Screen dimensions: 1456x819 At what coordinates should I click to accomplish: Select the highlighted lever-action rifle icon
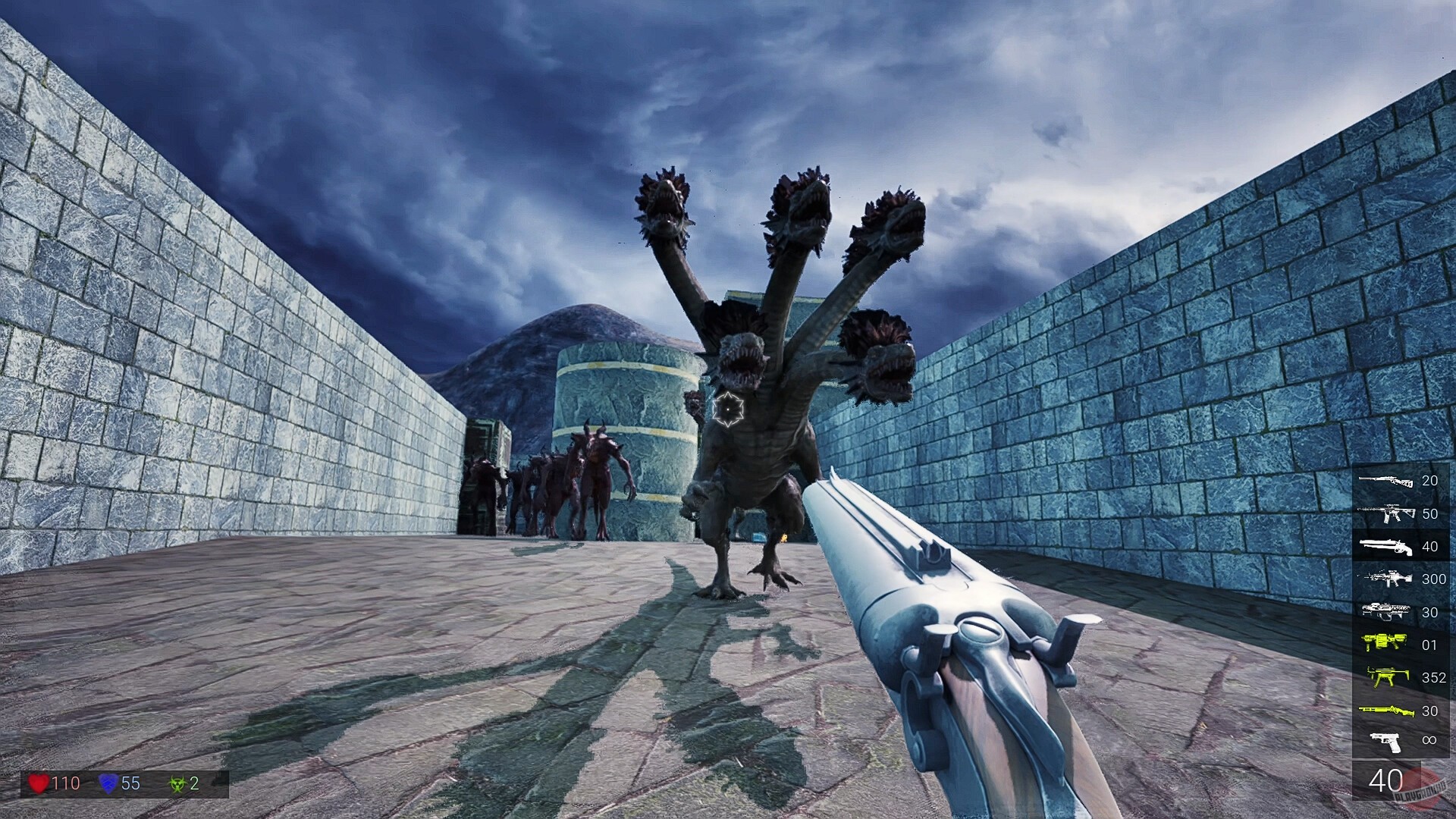pyautogui.click(x=1386, y=707)
